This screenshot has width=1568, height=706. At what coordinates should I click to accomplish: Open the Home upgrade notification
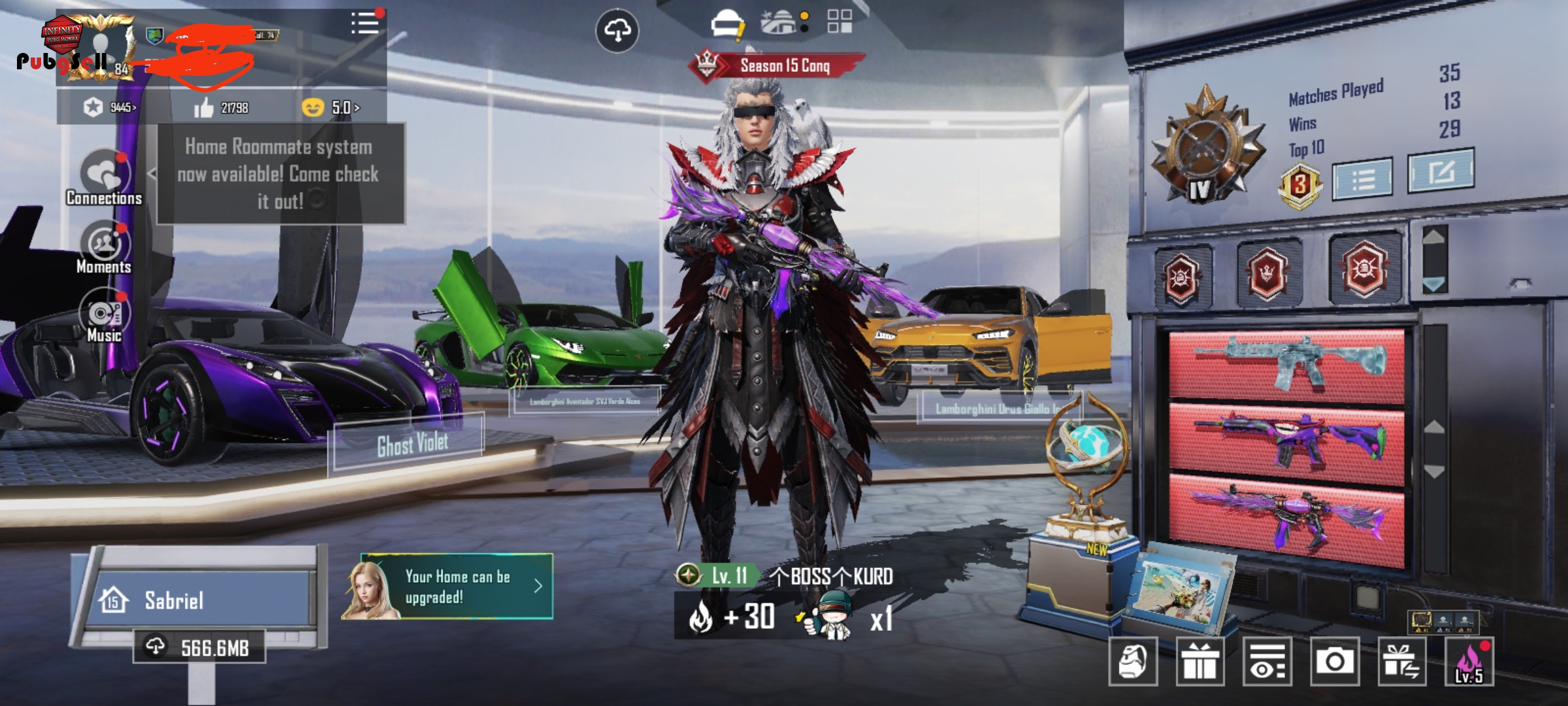(x=457, y=586)
